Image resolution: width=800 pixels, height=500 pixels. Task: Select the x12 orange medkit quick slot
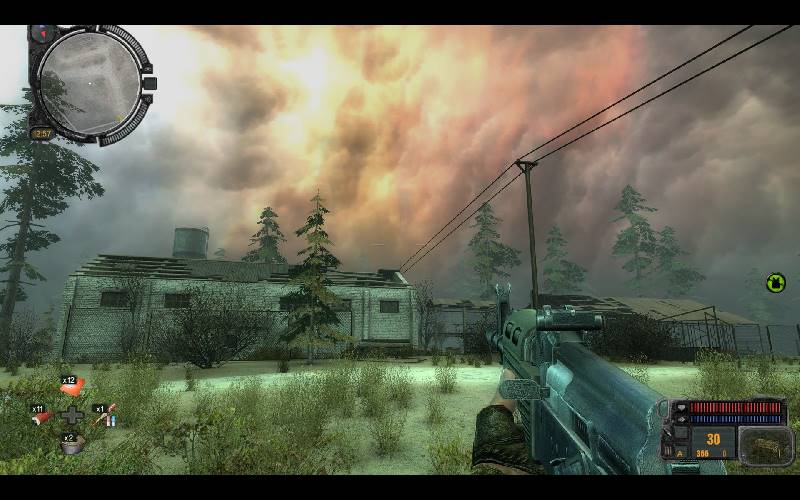pyautogui.click(x=73, y=389)
